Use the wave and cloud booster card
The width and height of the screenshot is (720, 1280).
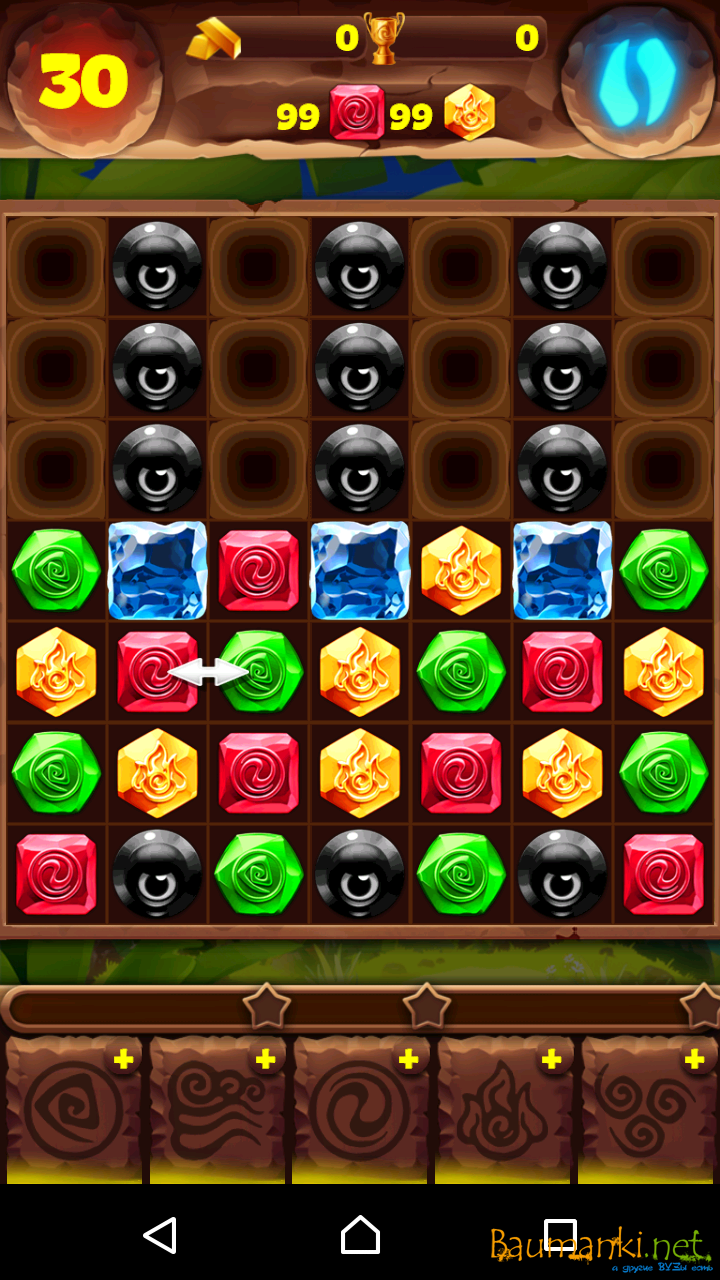pyautogui.click(x=217, y=1110)
